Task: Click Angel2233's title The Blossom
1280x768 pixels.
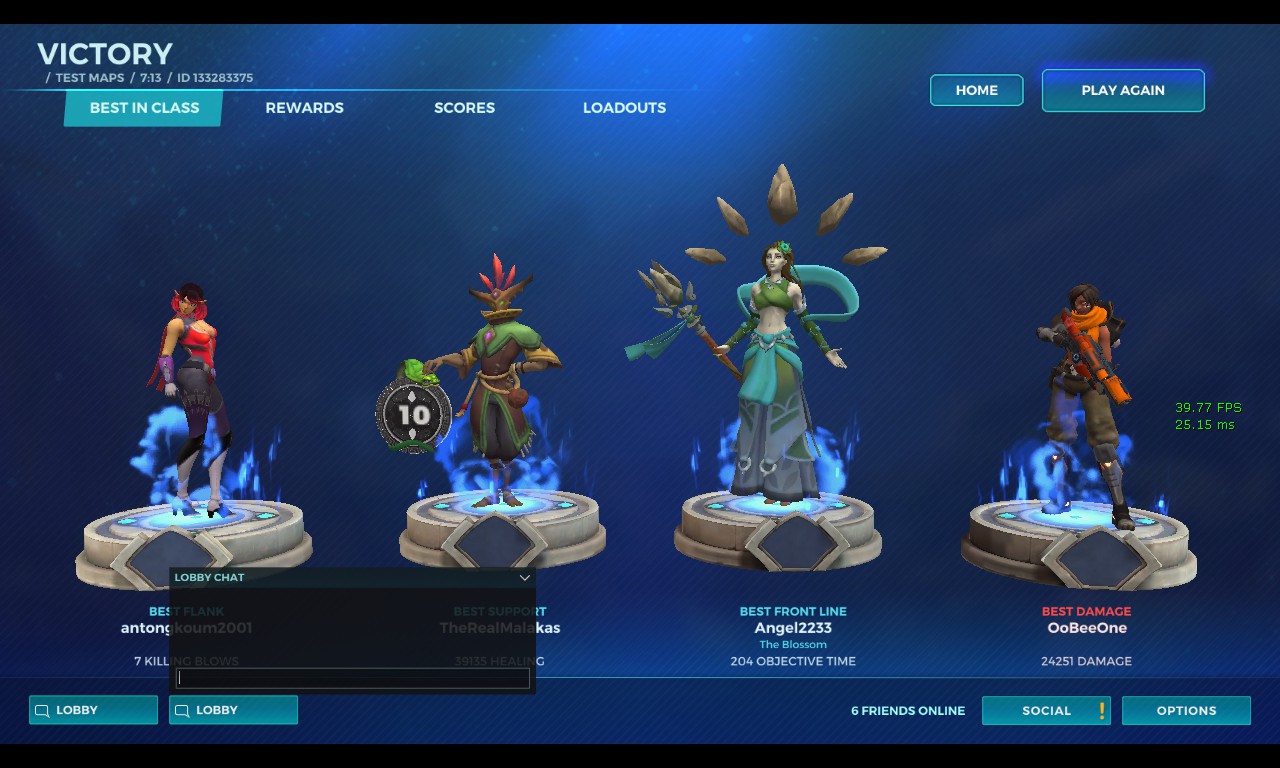Action: point(793,644)
